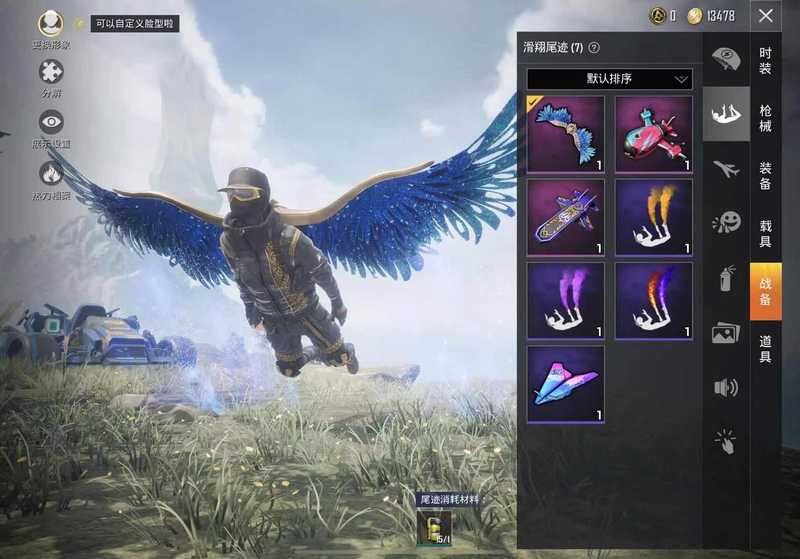Open the 默认排序 sort dropdown
Image resolution: width=800 pixels, height=559 pixels.
coord(610,78)
